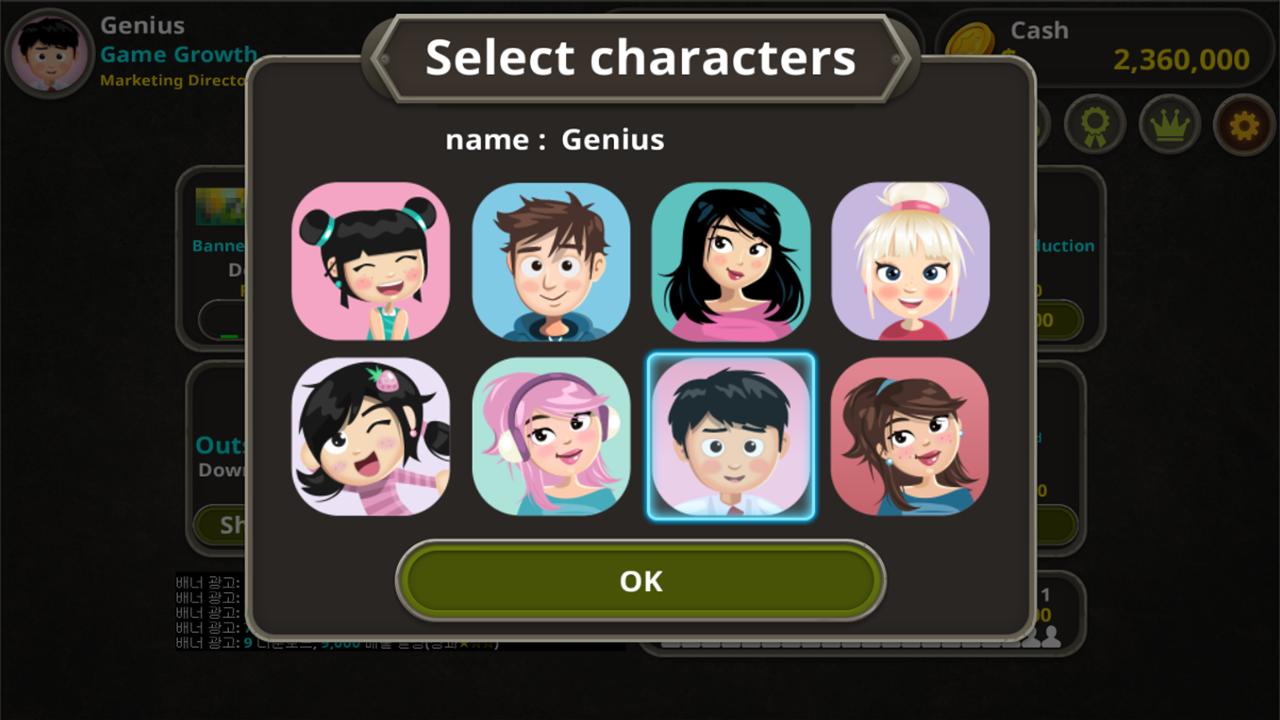
Task: Select the pigtailed girl character avatar
Action: pyautogui.click(x=372, y=262)
